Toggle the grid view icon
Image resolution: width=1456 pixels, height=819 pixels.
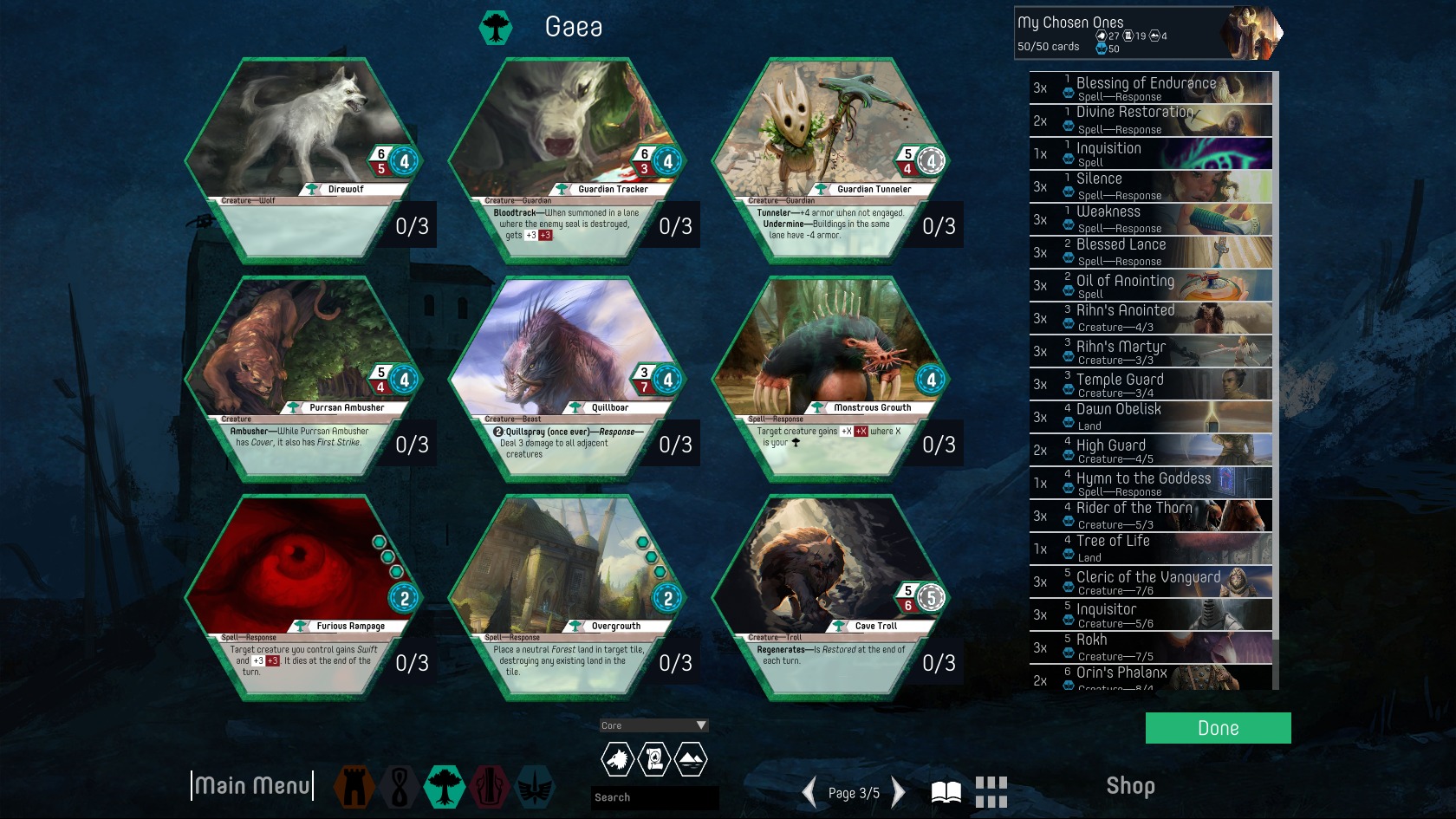click(991, 792)
